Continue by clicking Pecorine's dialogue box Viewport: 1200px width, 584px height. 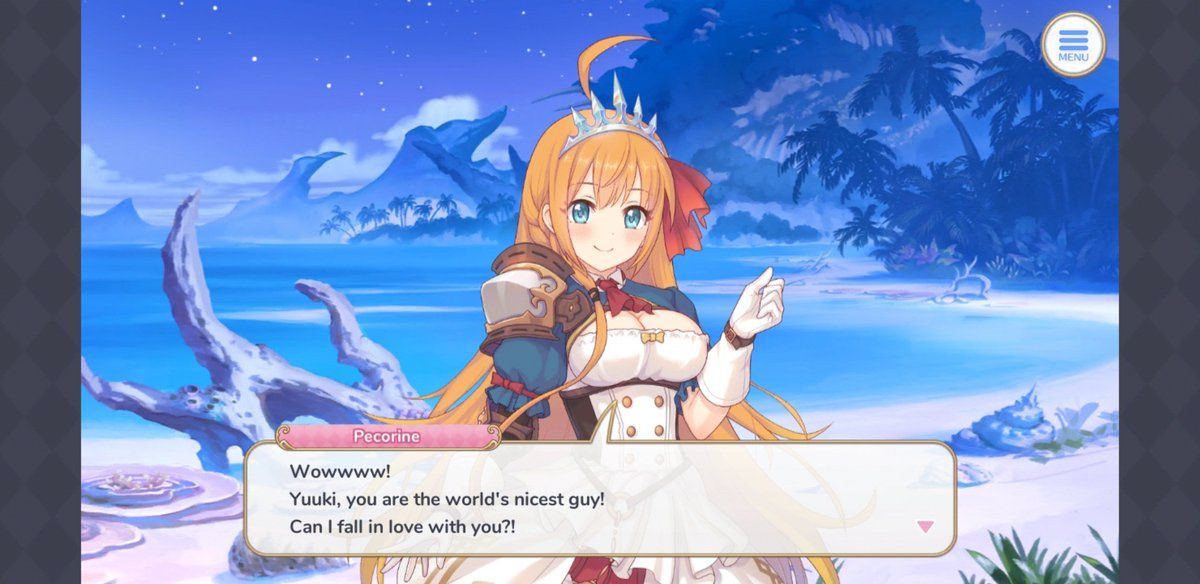600,498
